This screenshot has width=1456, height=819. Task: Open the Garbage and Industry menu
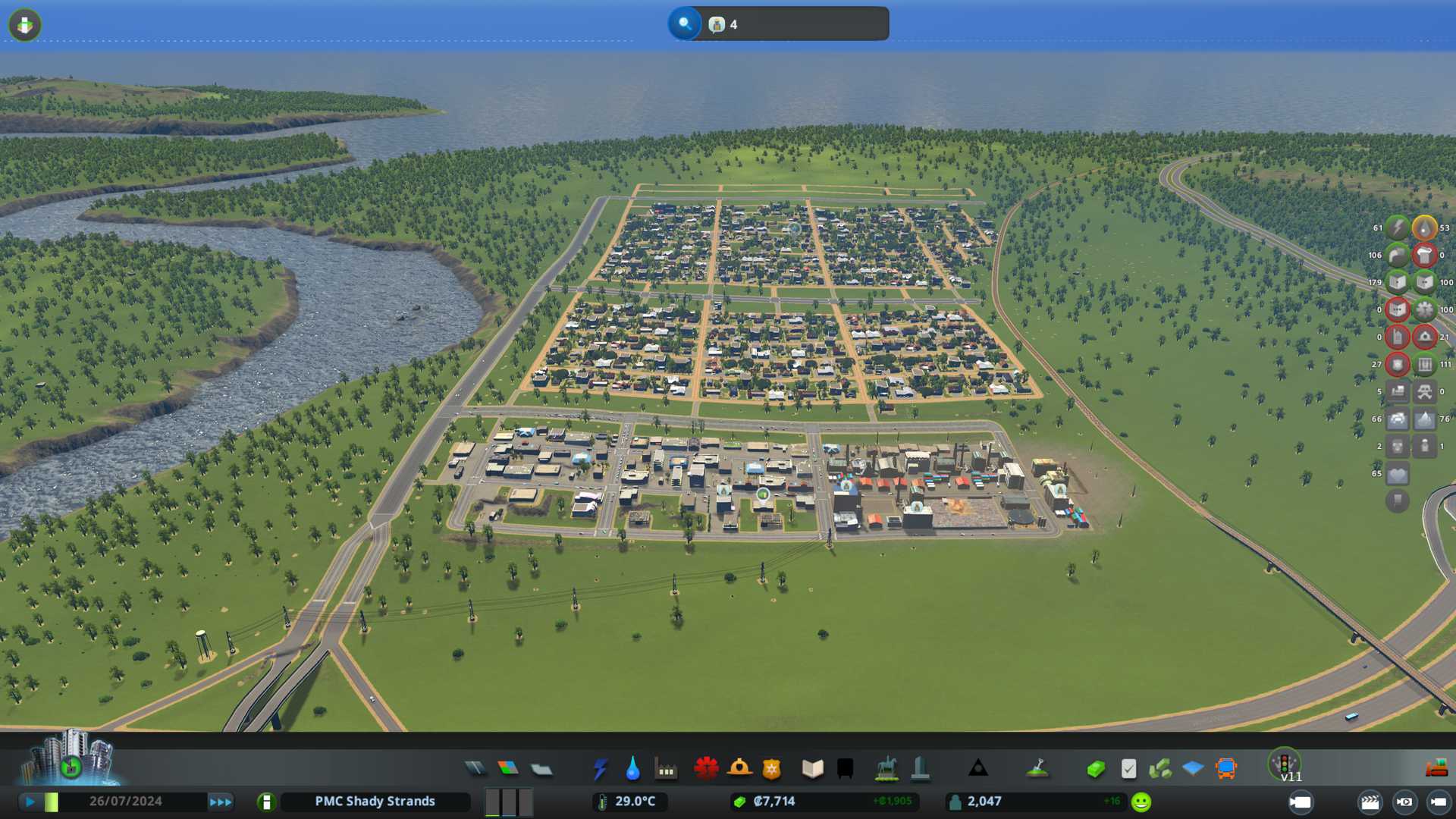[666, 769]
